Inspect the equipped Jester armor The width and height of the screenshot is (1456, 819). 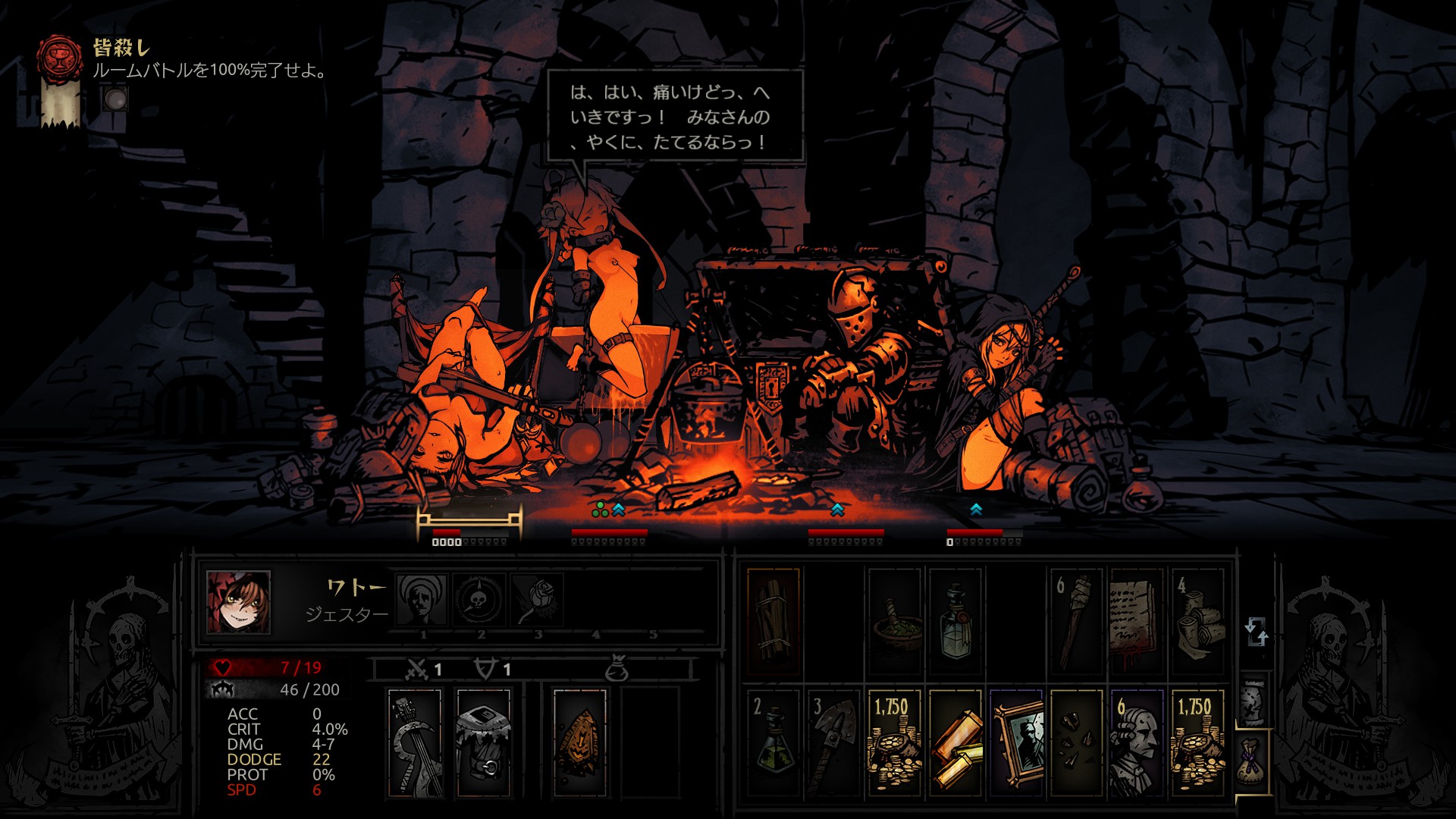coord(483,743)
